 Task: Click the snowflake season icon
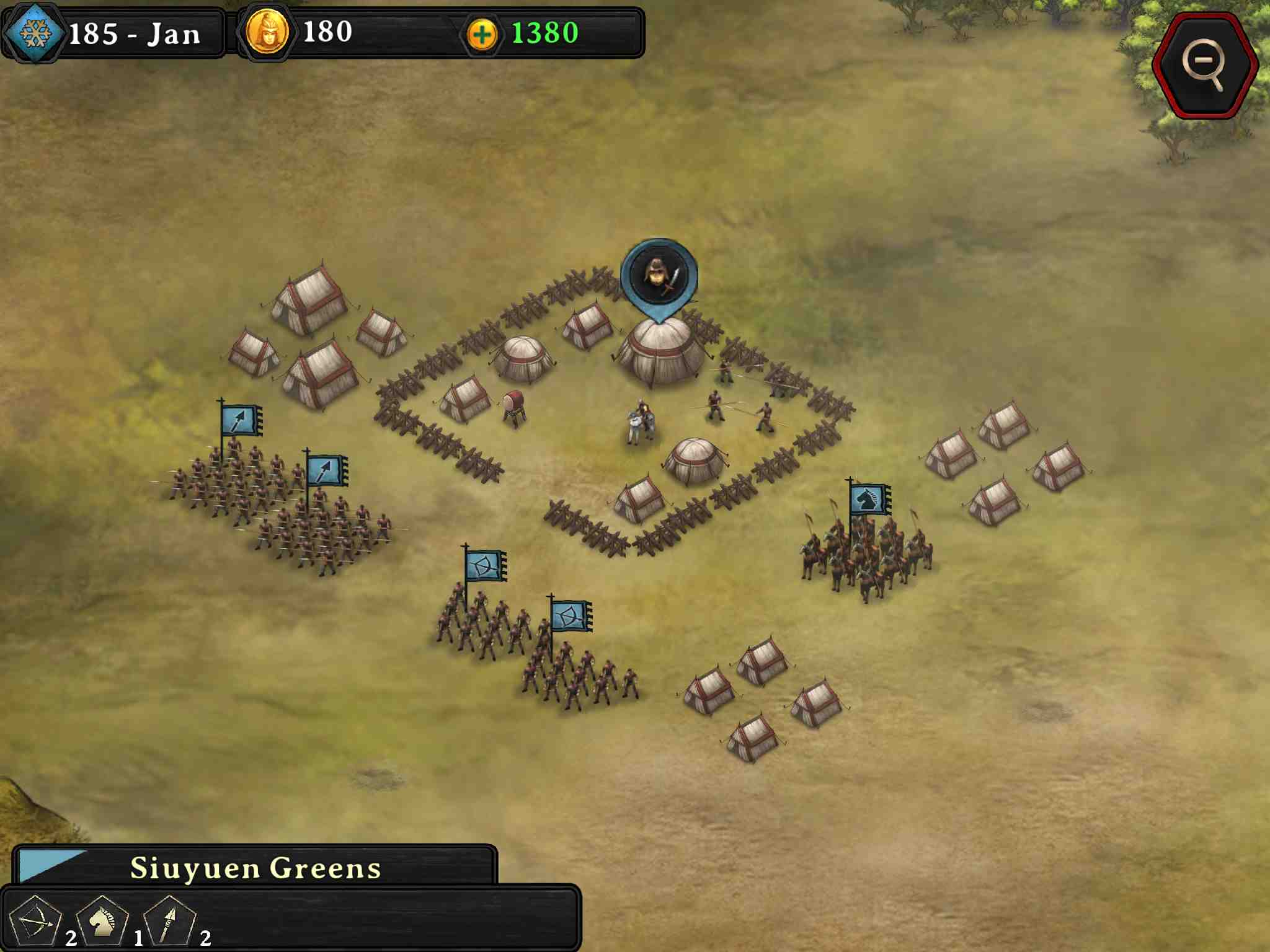click(x=35, y=32)
